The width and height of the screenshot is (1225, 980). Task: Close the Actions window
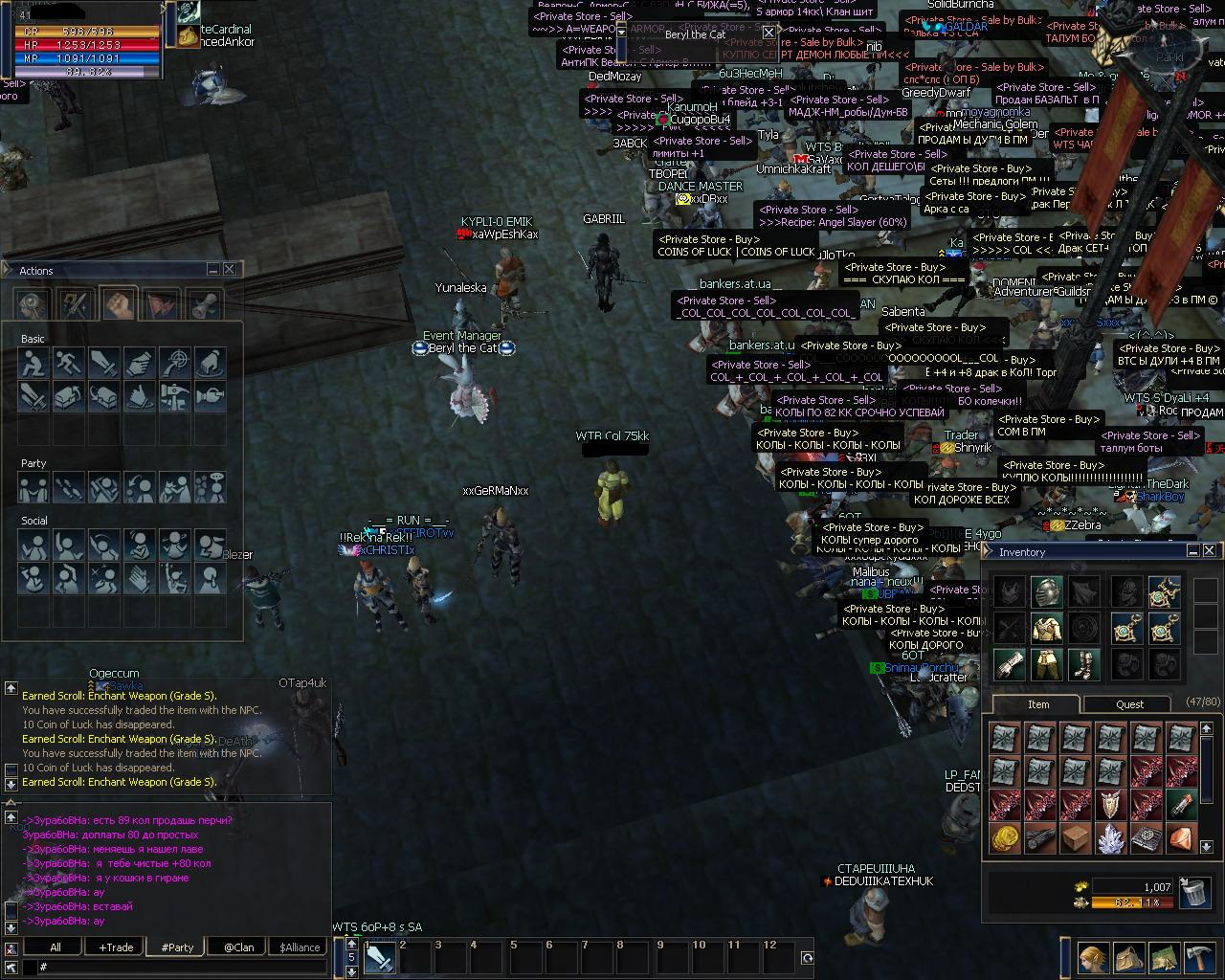pyautogui.click(x=230, y=270)
